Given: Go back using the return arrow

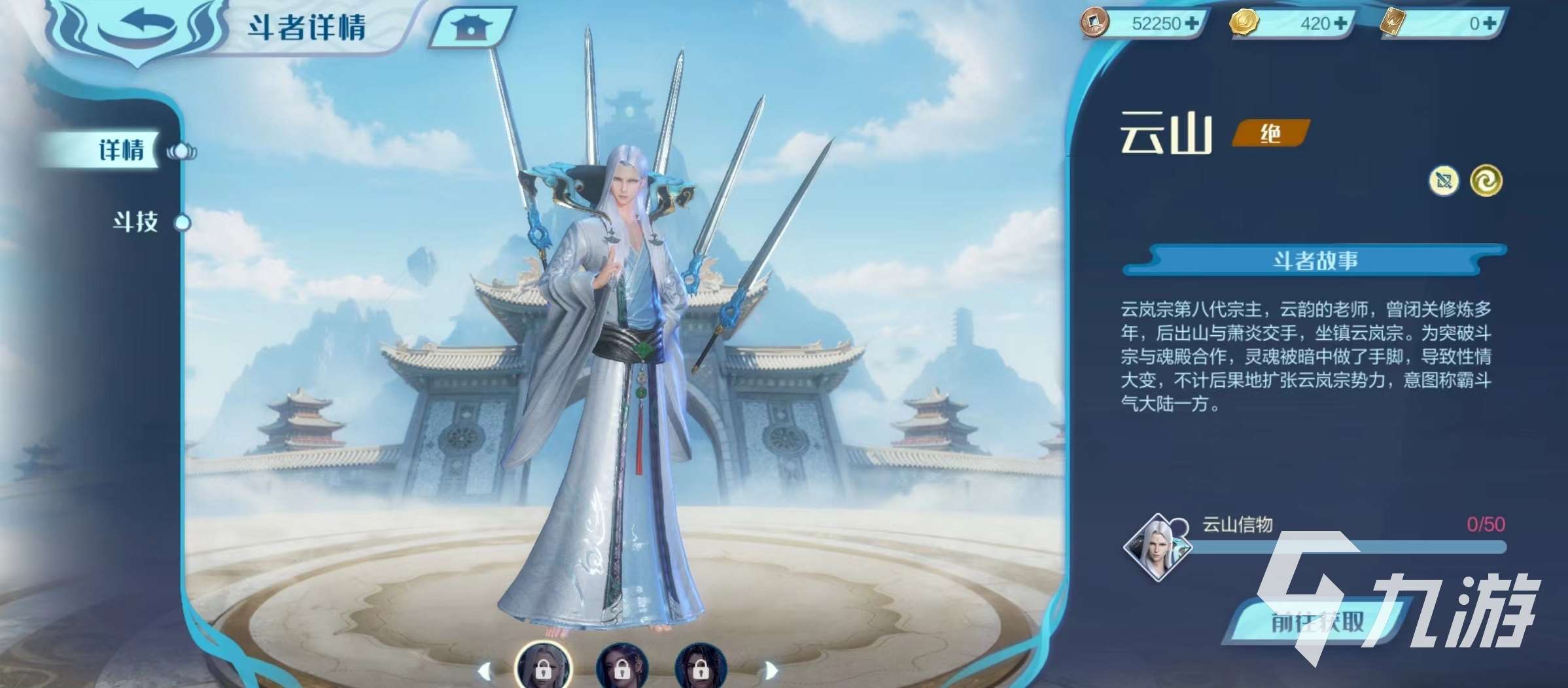Looking at the screenshot, I should (x=136, y=25).
